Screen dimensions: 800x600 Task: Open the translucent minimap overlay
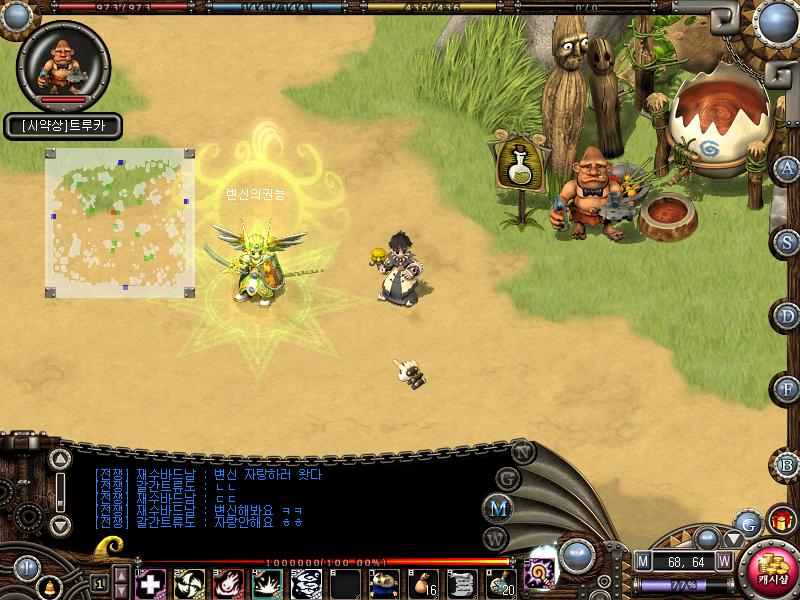point(119,222)
